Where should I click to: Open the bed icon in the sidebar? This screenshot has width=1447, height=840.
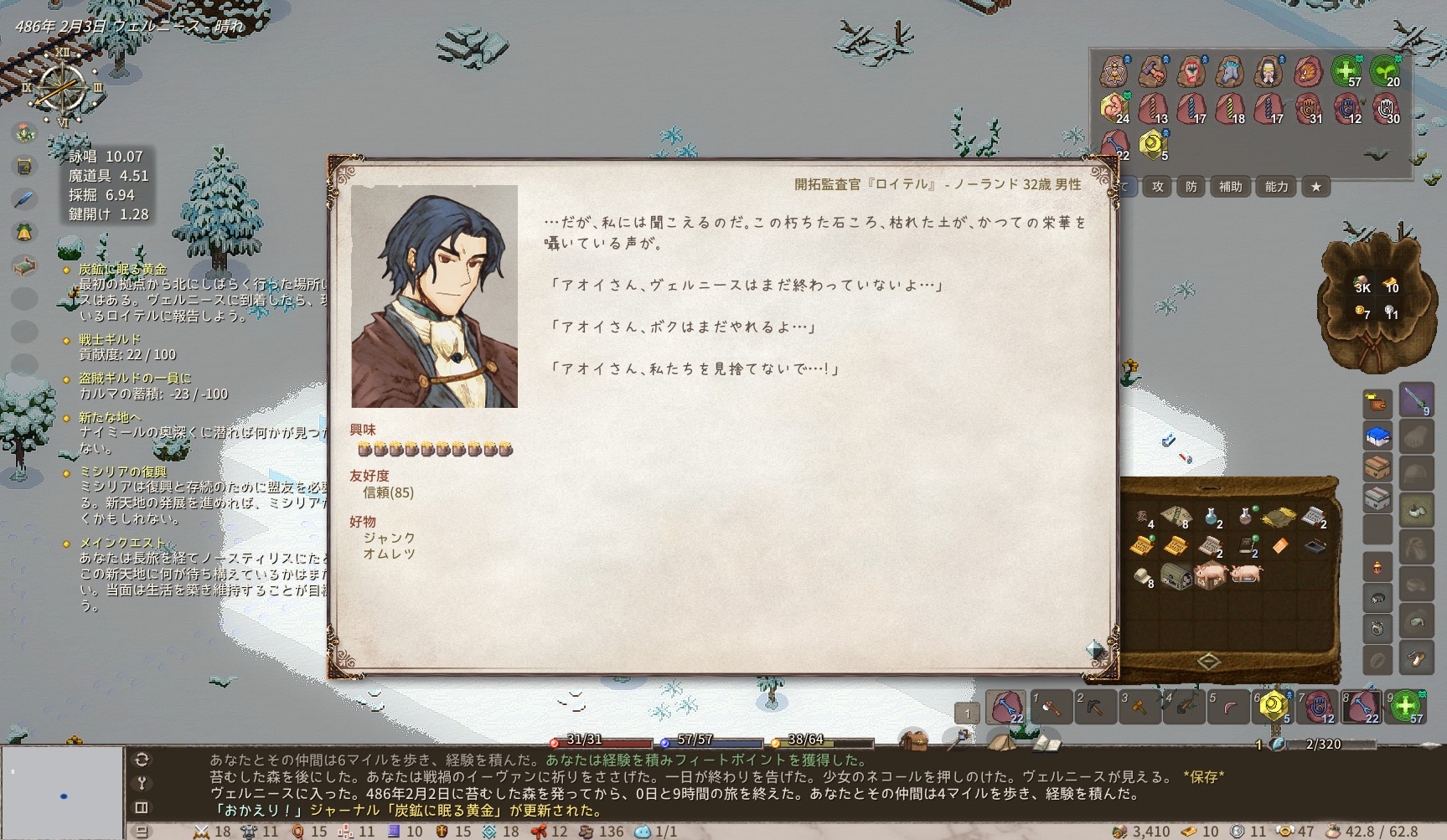click(x=25, y=266)
